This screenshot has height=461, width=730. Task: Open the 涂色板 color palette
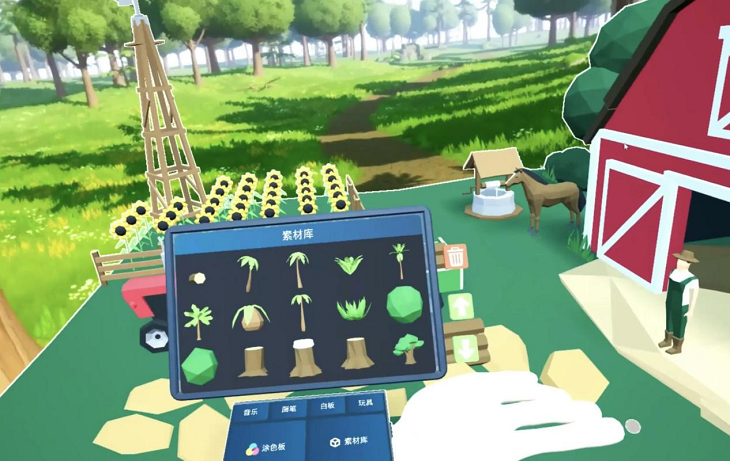pyautogui.click(x=267, y=448)
